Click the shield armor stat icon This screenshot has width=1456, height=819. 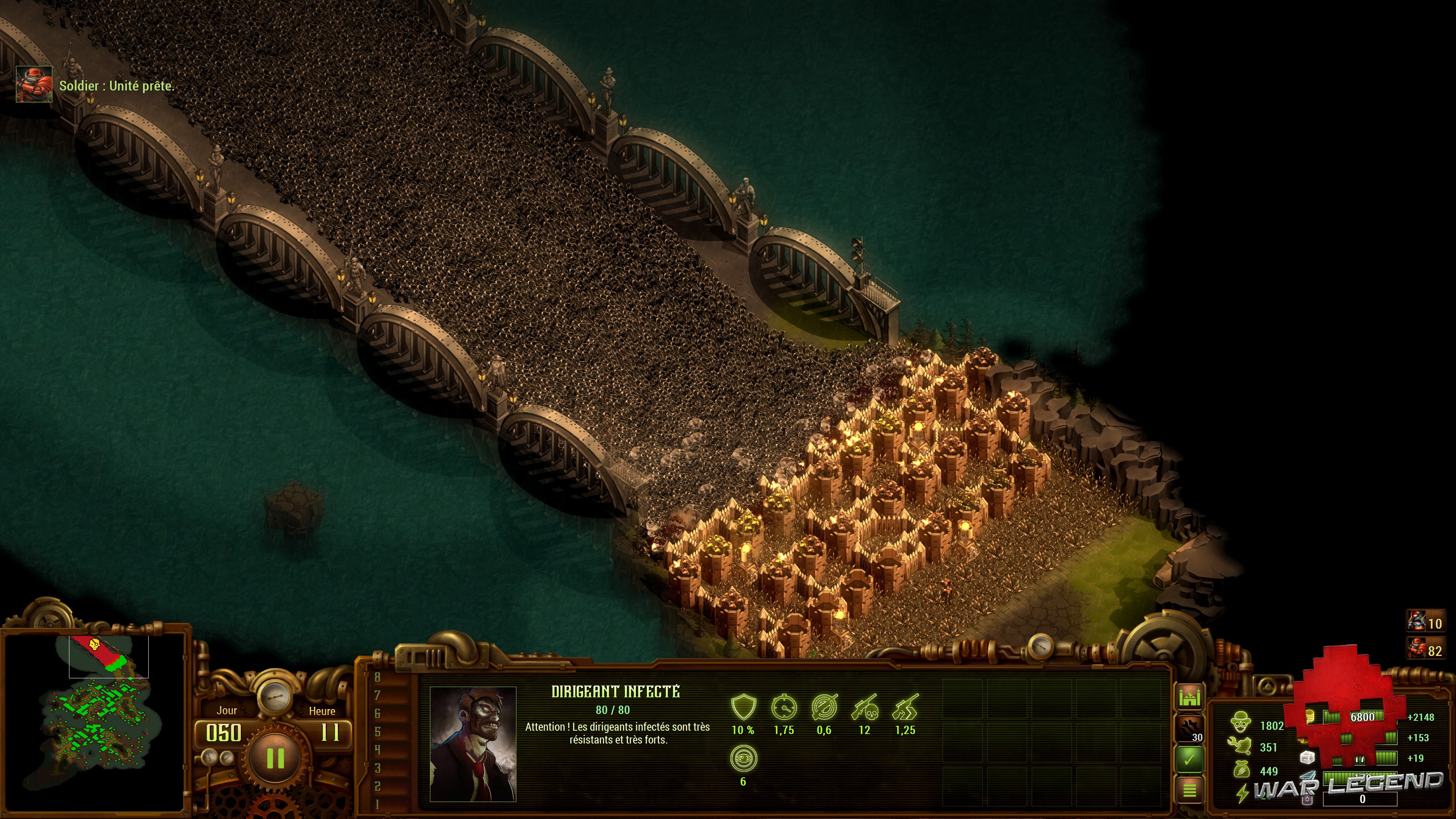click(x=743, y=707)
